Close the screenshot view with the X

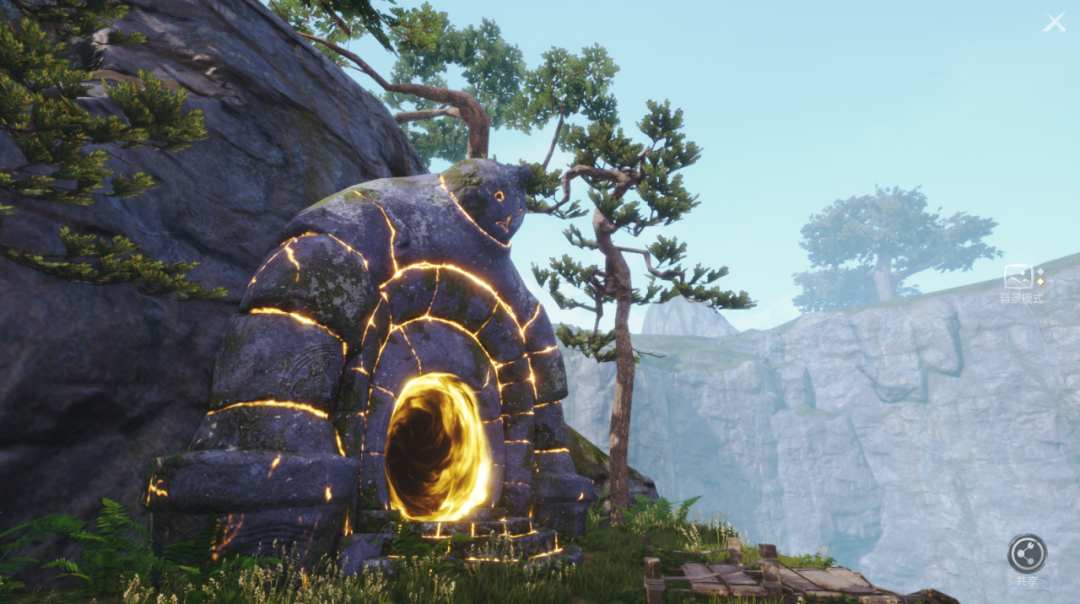(x=1054, y=22)
